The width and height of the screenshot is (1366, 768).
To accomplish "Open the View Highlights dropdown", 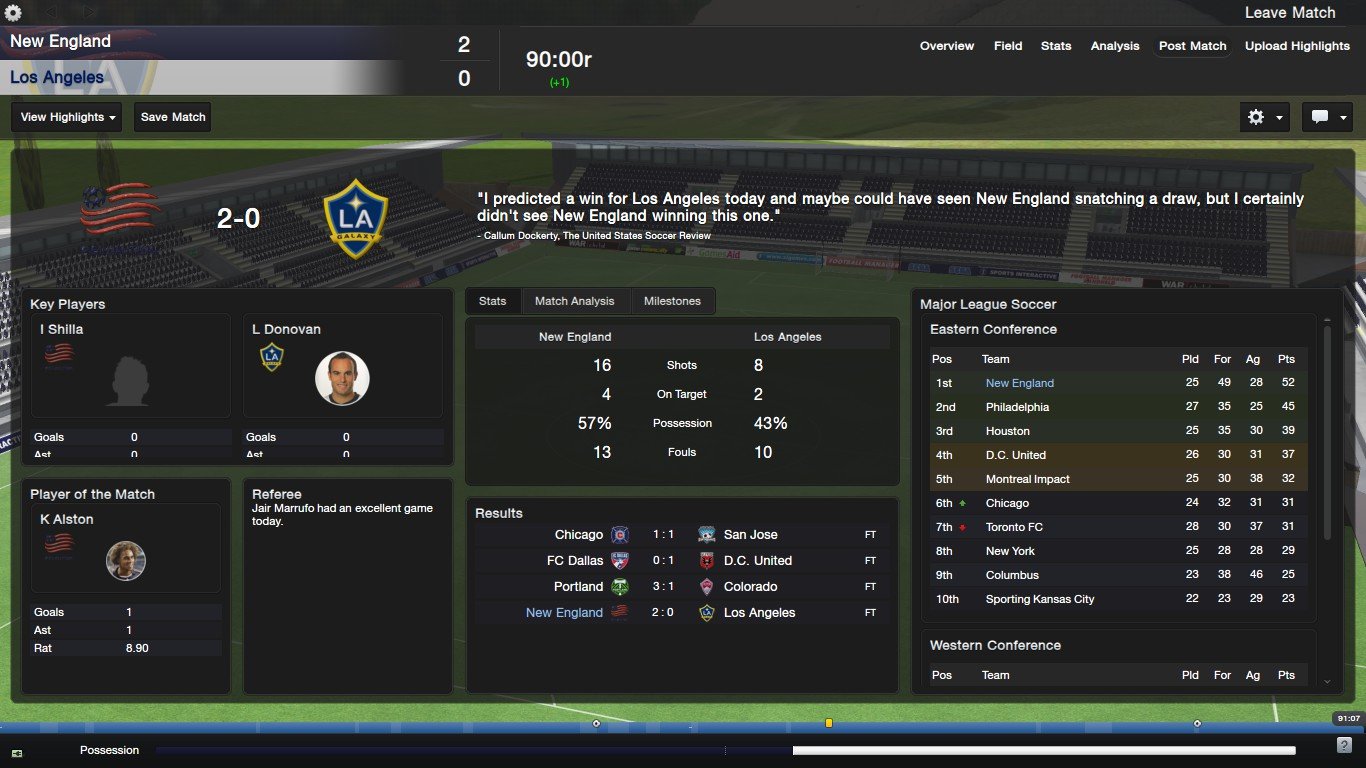I will (66, 117).
